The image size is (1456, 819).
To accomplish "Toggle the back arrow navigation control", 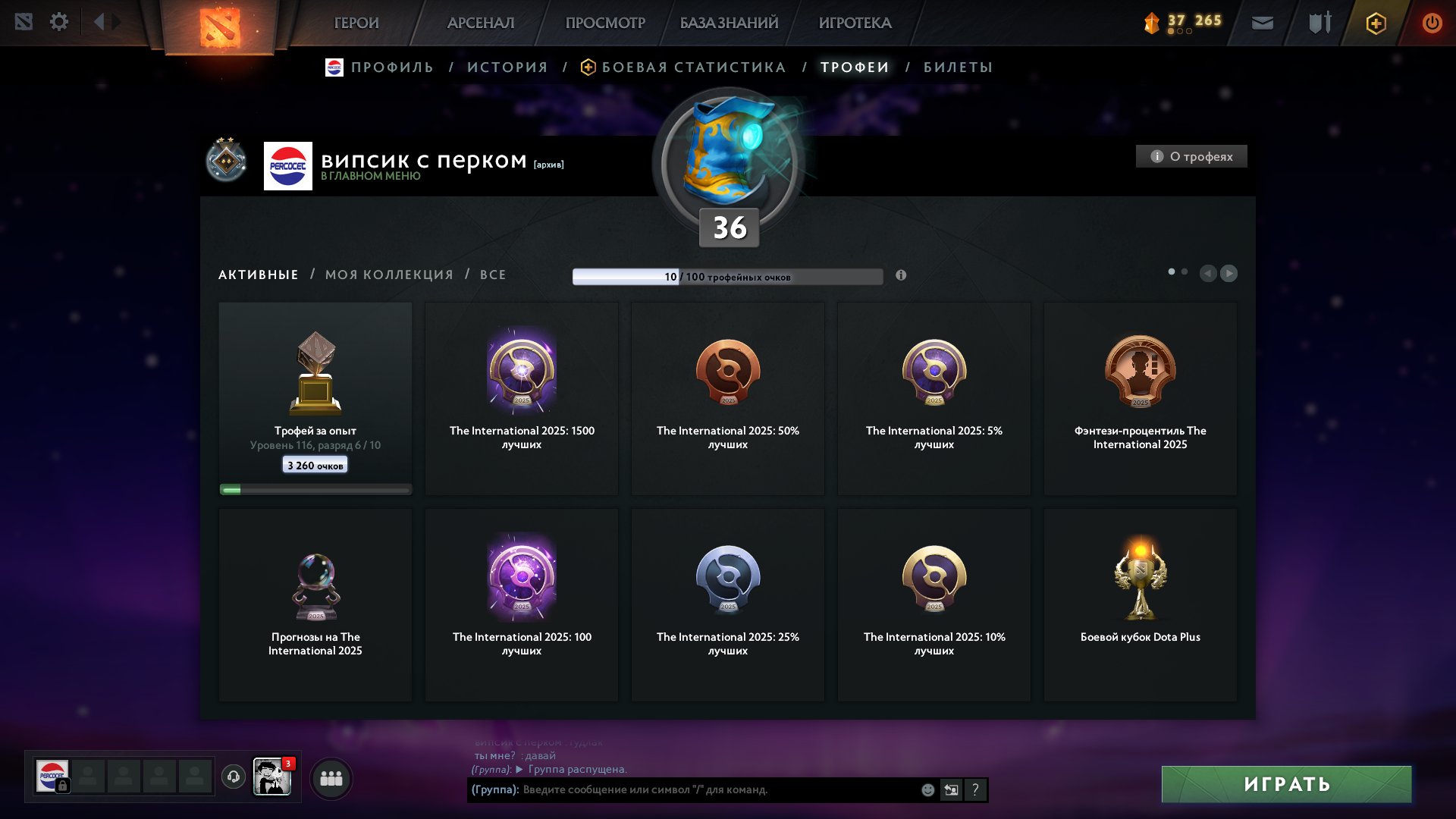I will [x=99, y=22].
